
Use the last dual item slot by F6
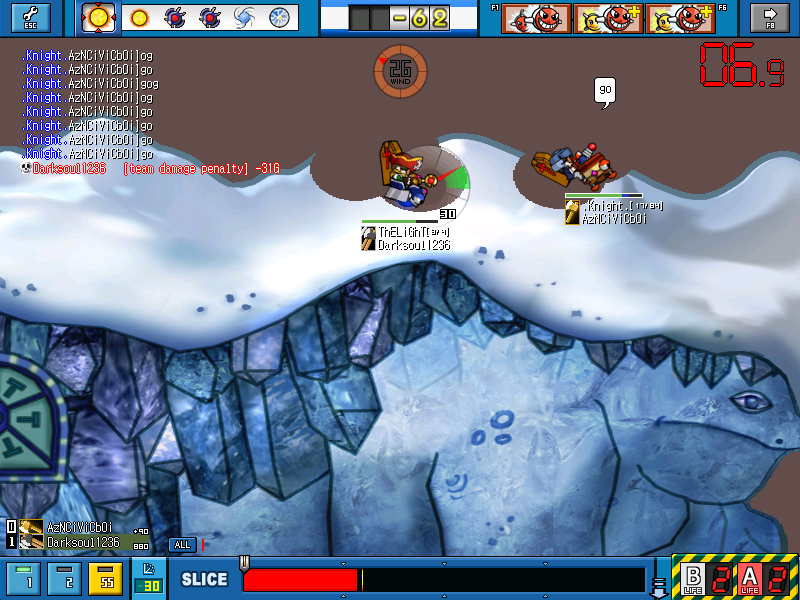[x=680, y=18]
